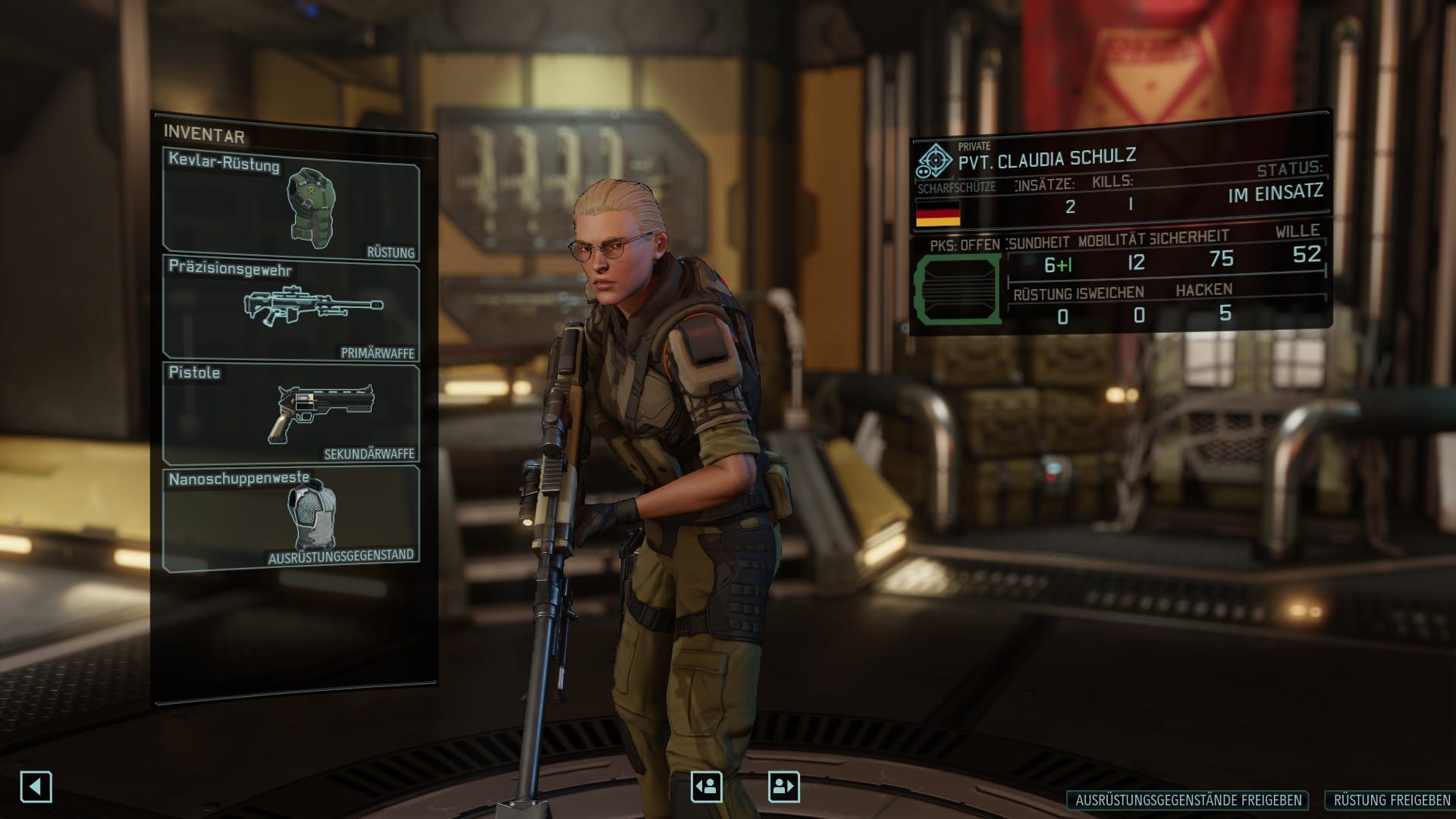This screenshot has width=1456, height=819.
Task: Go back with the arrow button
Action: [x=36, y=786]
